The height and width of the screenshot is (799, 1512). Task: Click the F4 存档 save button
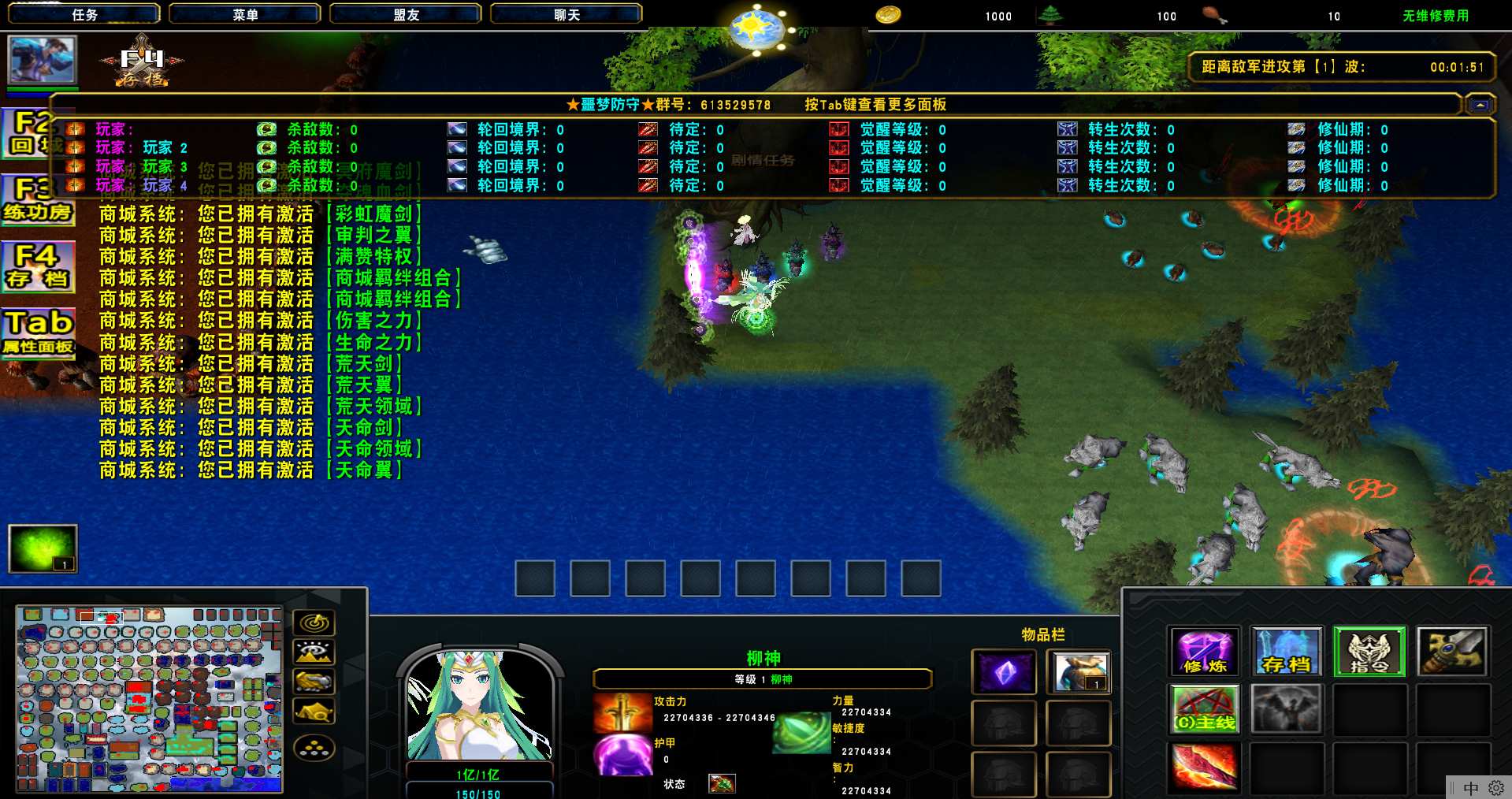tap(38, 266)
